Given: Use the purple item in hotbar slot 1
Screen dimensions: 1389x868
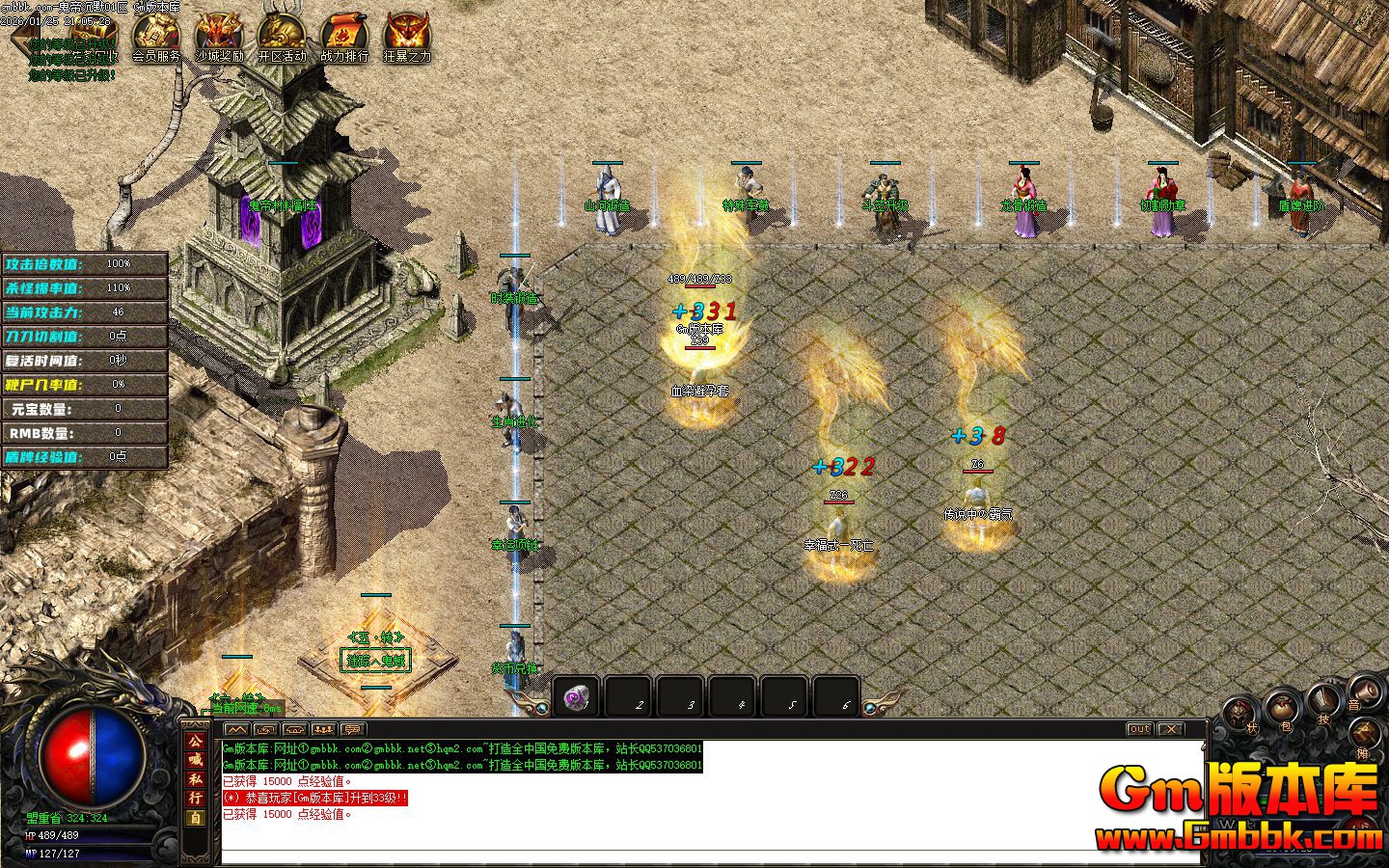Looking at the screenshot, I should pos(577,698).
